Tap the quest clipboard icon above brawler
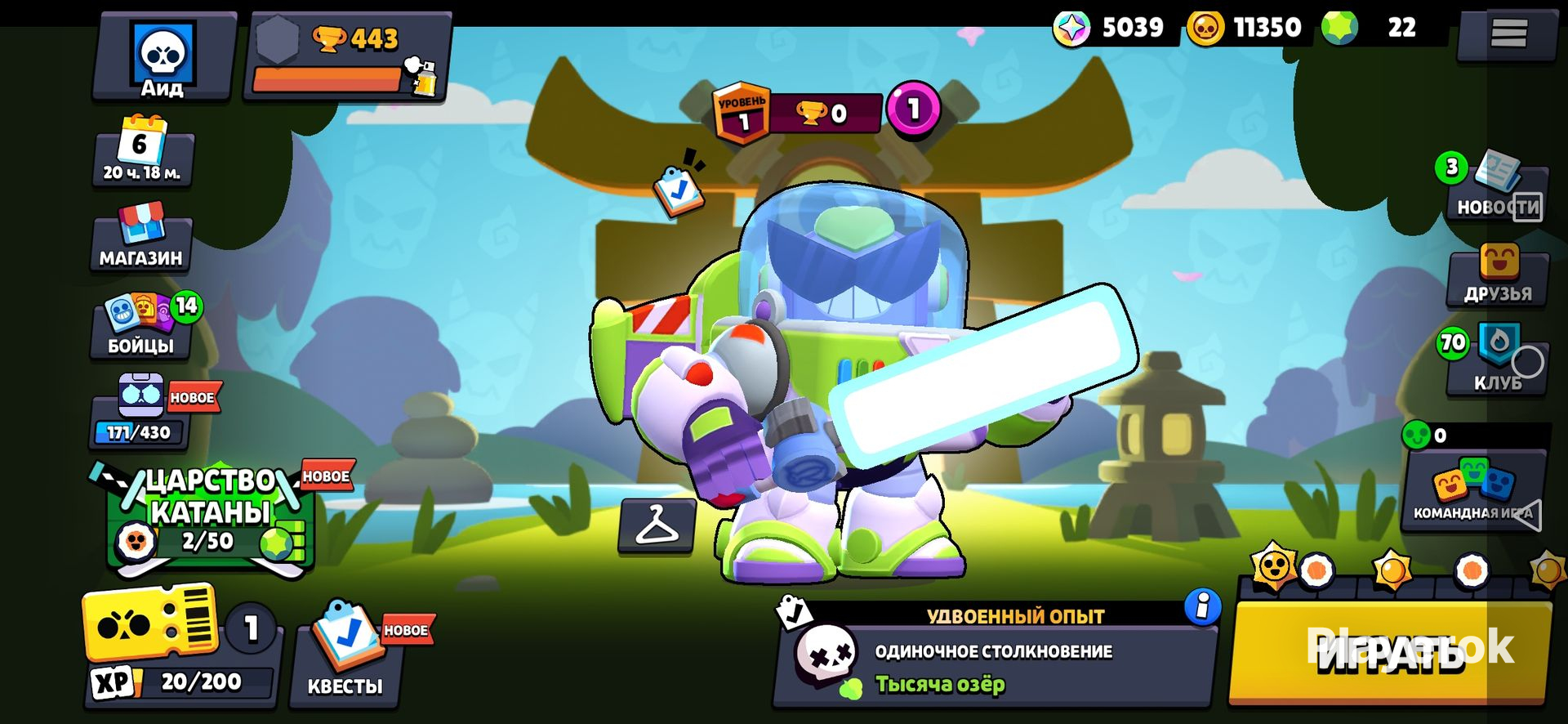Viewport: 1568px width, 724px height. point(678,190)
